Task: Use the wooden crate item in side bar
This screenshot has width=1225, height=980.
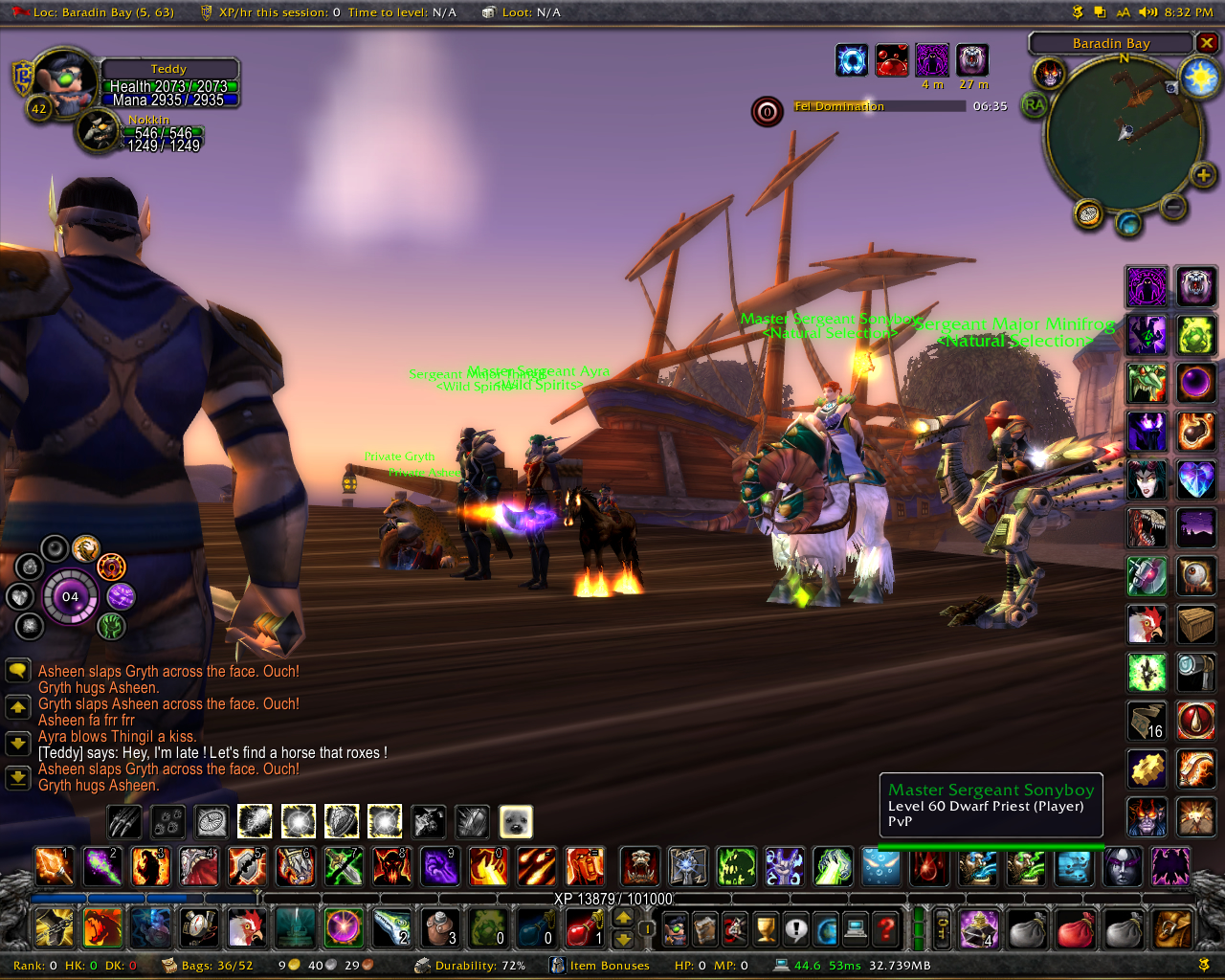Action: pos(1195,624)
